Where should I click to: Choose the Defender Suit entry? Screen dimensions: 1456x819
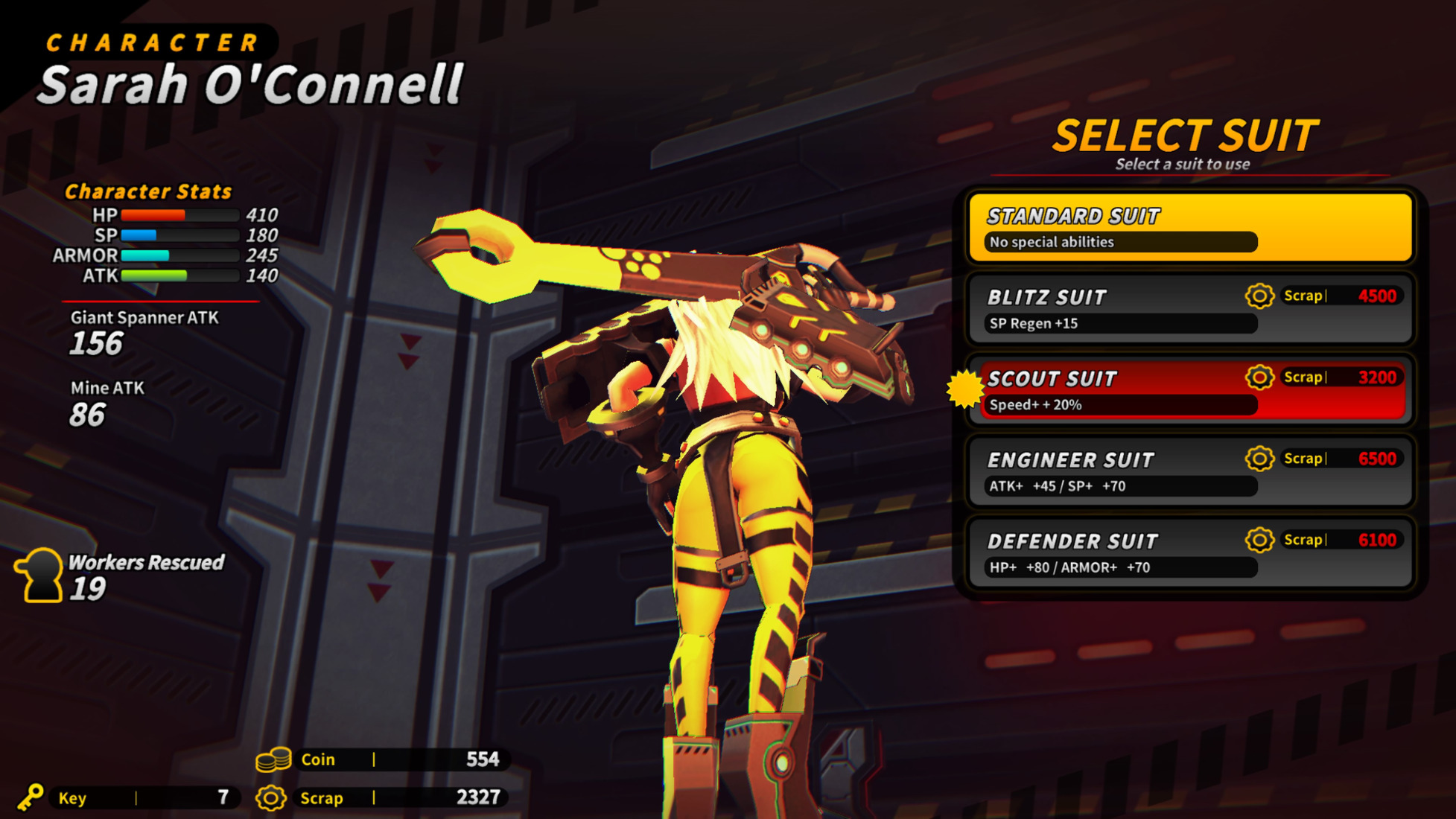[x=1189, y=552]
